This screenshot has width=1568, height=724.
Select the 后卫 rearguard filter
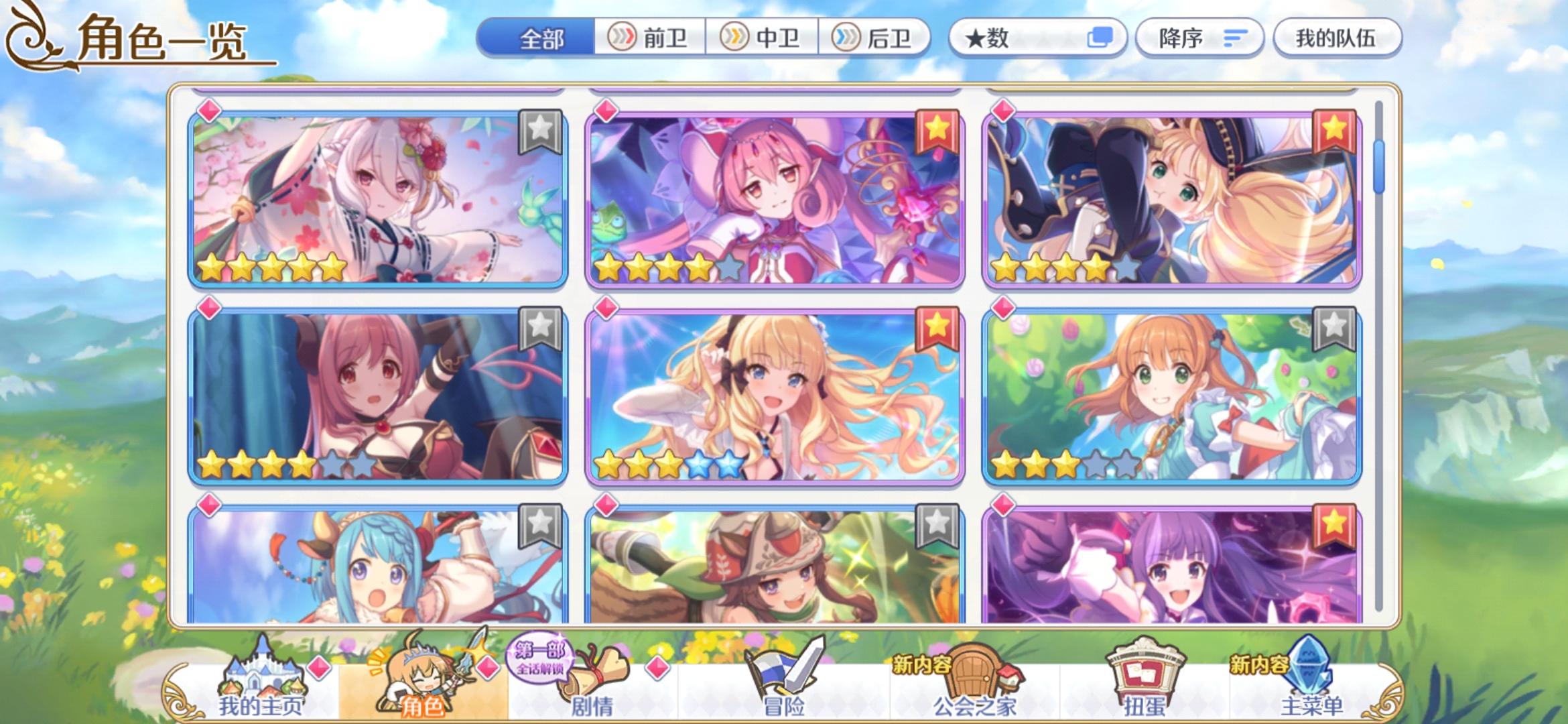coord(874,38)
